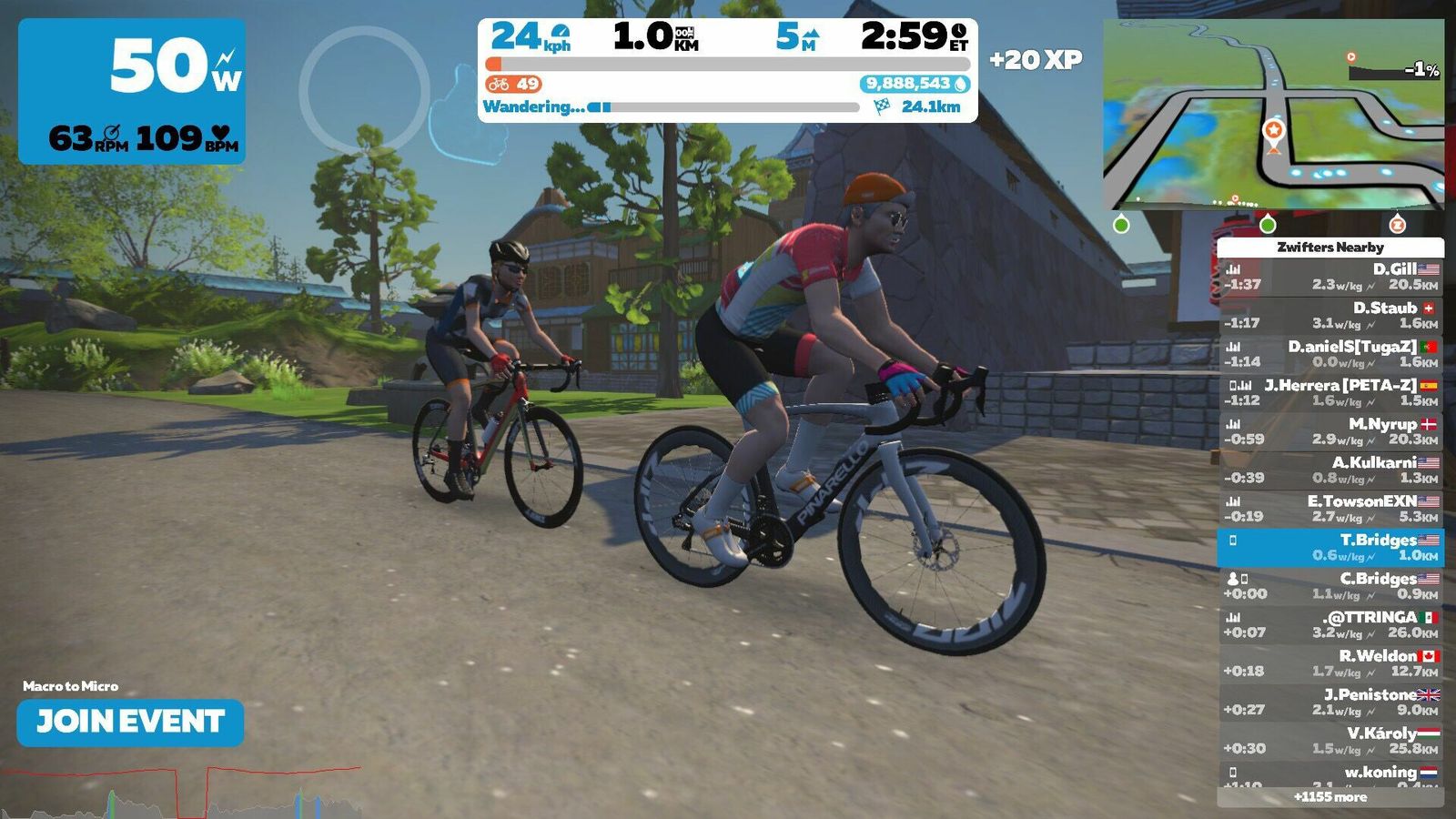Choose E.TowsonEXN from the list
Viewport: 1456px width, 819px height.
coord(1330,509)
